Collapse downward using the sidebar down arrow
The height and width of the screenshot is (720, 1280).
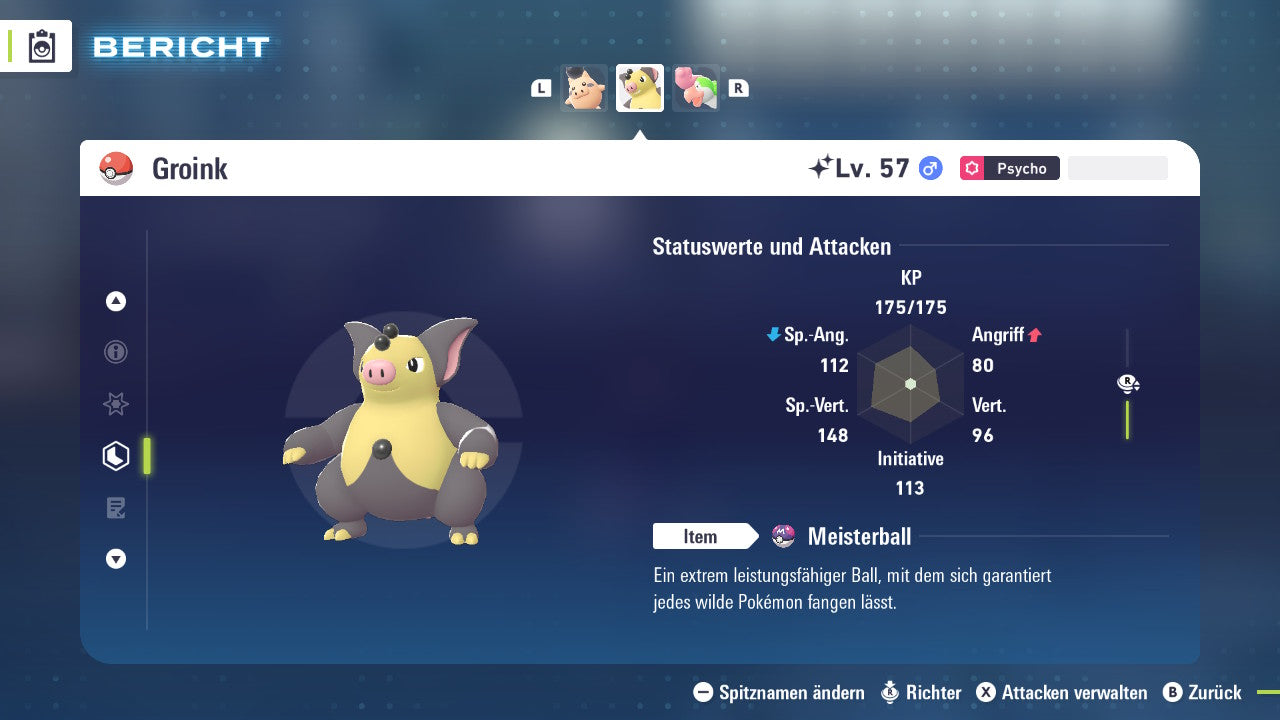[x=116, y=559]
